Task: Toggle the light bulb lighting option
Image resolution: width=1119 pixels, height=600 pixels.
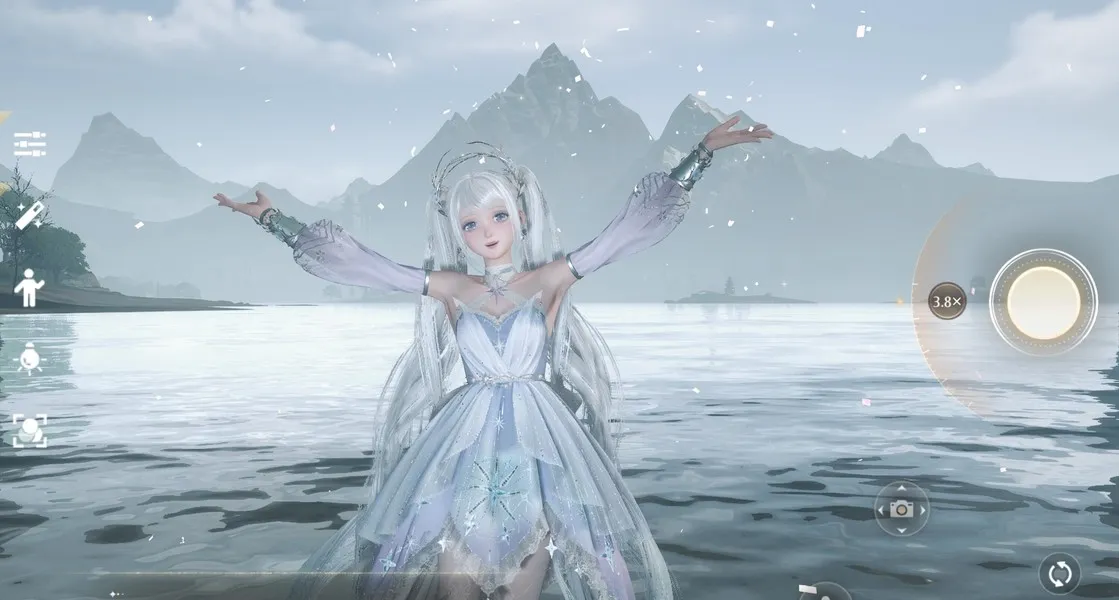Action: [x=30, y=358]
